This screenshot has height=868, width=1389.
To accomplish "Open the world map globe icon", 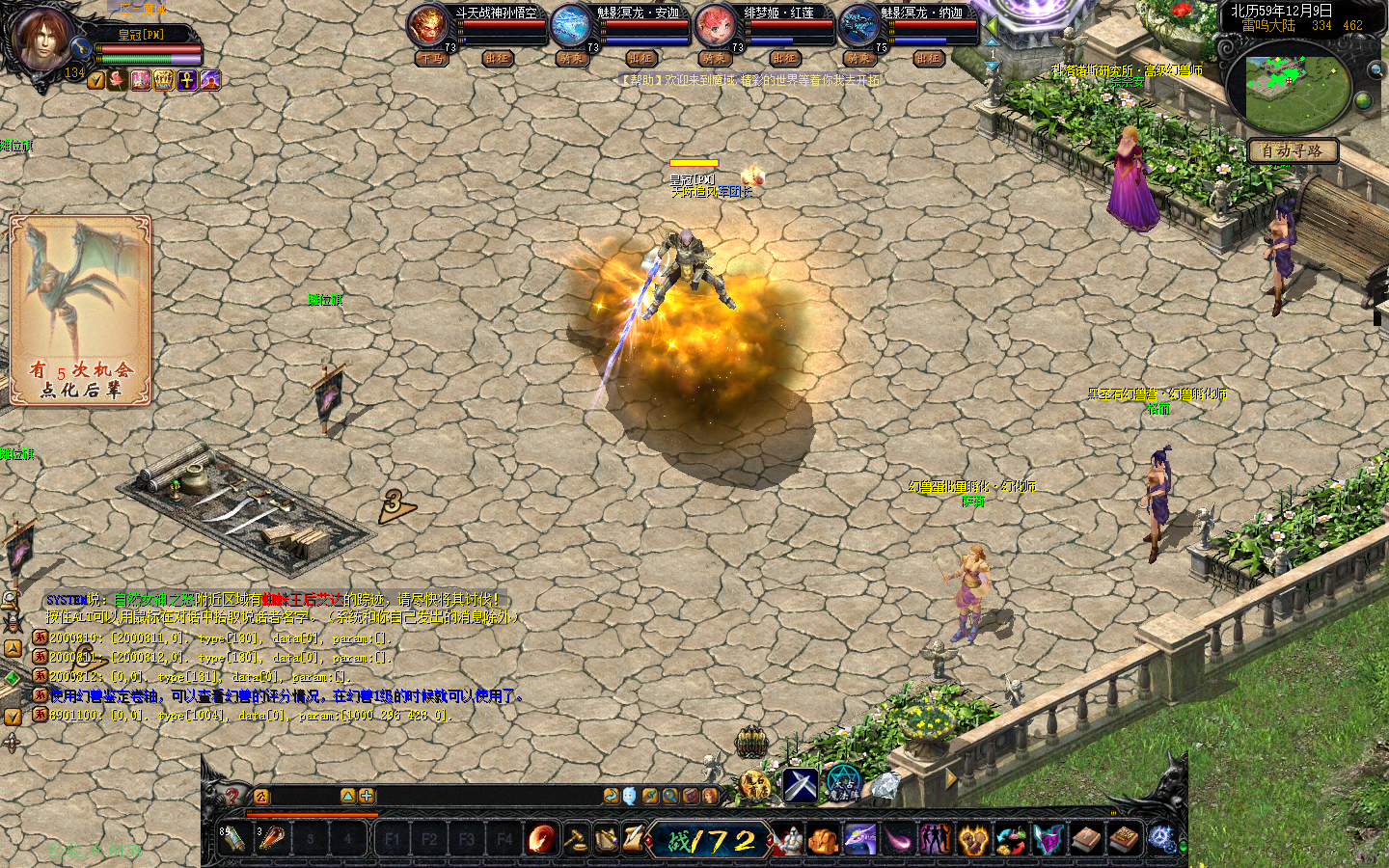I will pos(1363,100).
